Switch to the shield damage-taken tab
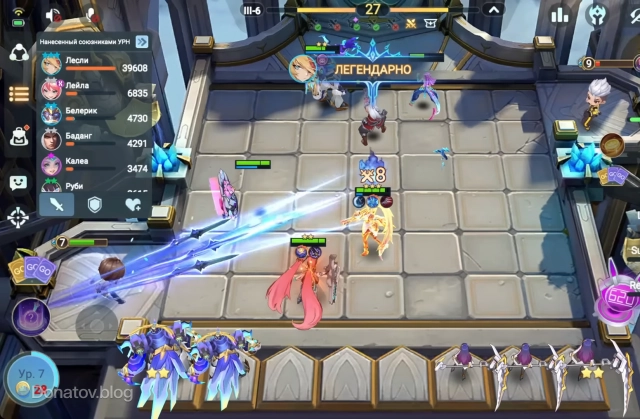This screenshot has height=419, width=640. pyautogui.click(x=95, y=204)
